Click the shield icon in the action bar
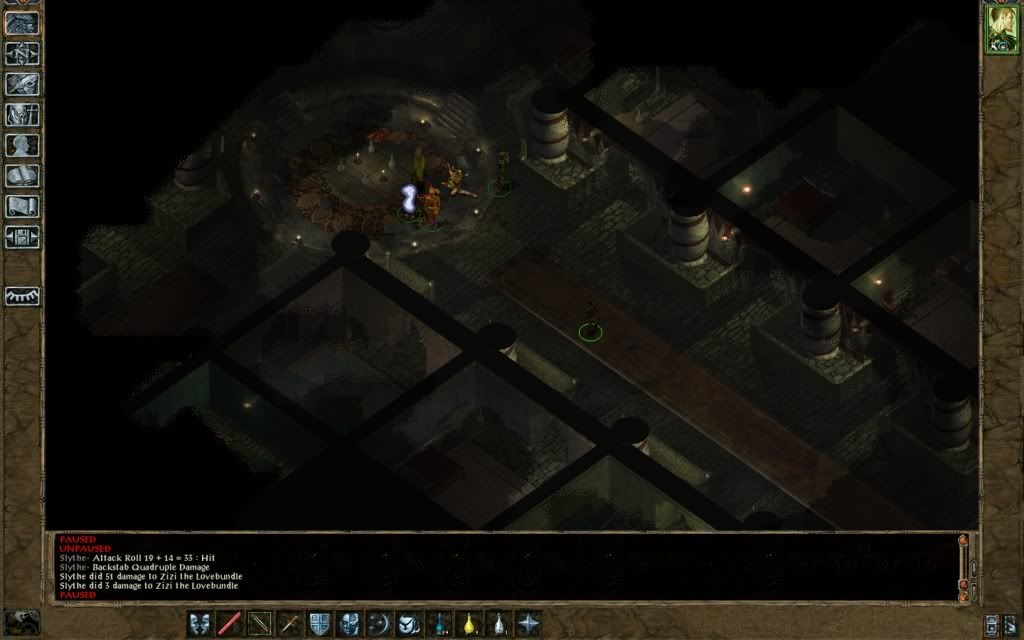Viewport: 1024px width, 640px height. pos(319,623)
